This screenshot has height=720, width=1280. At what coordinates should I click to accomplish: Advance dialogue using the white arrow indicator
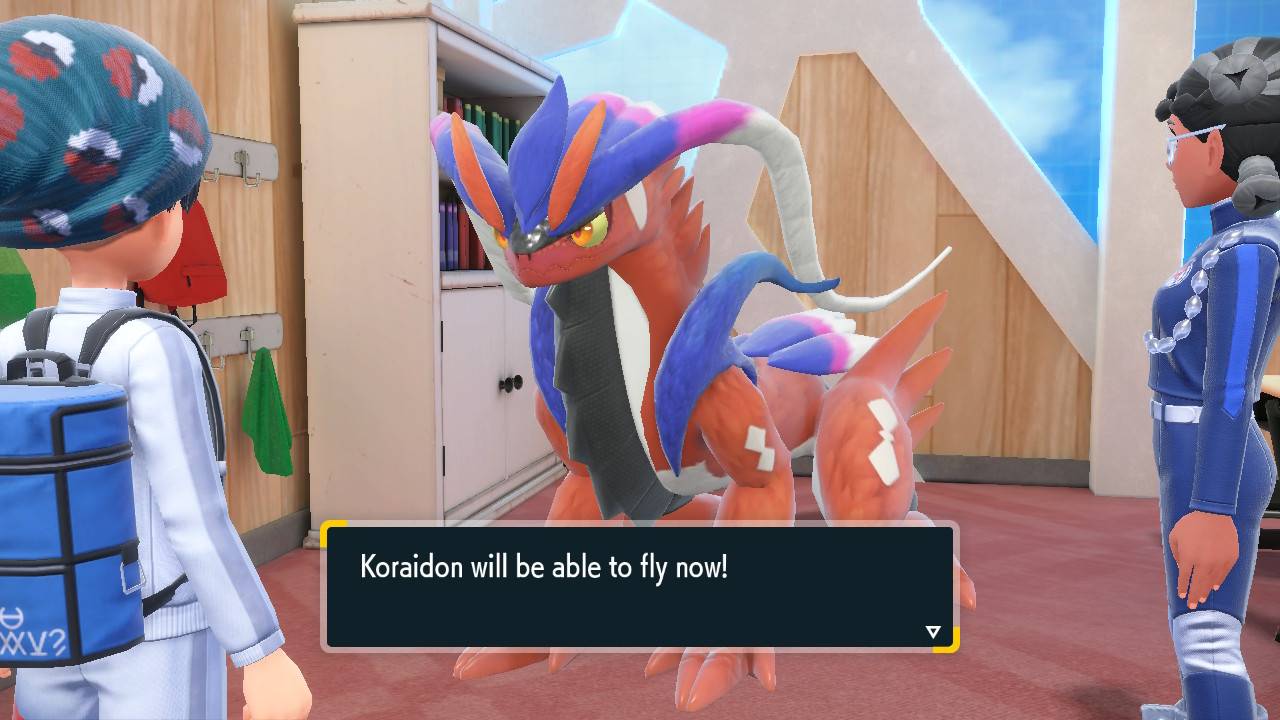[933, 631]
